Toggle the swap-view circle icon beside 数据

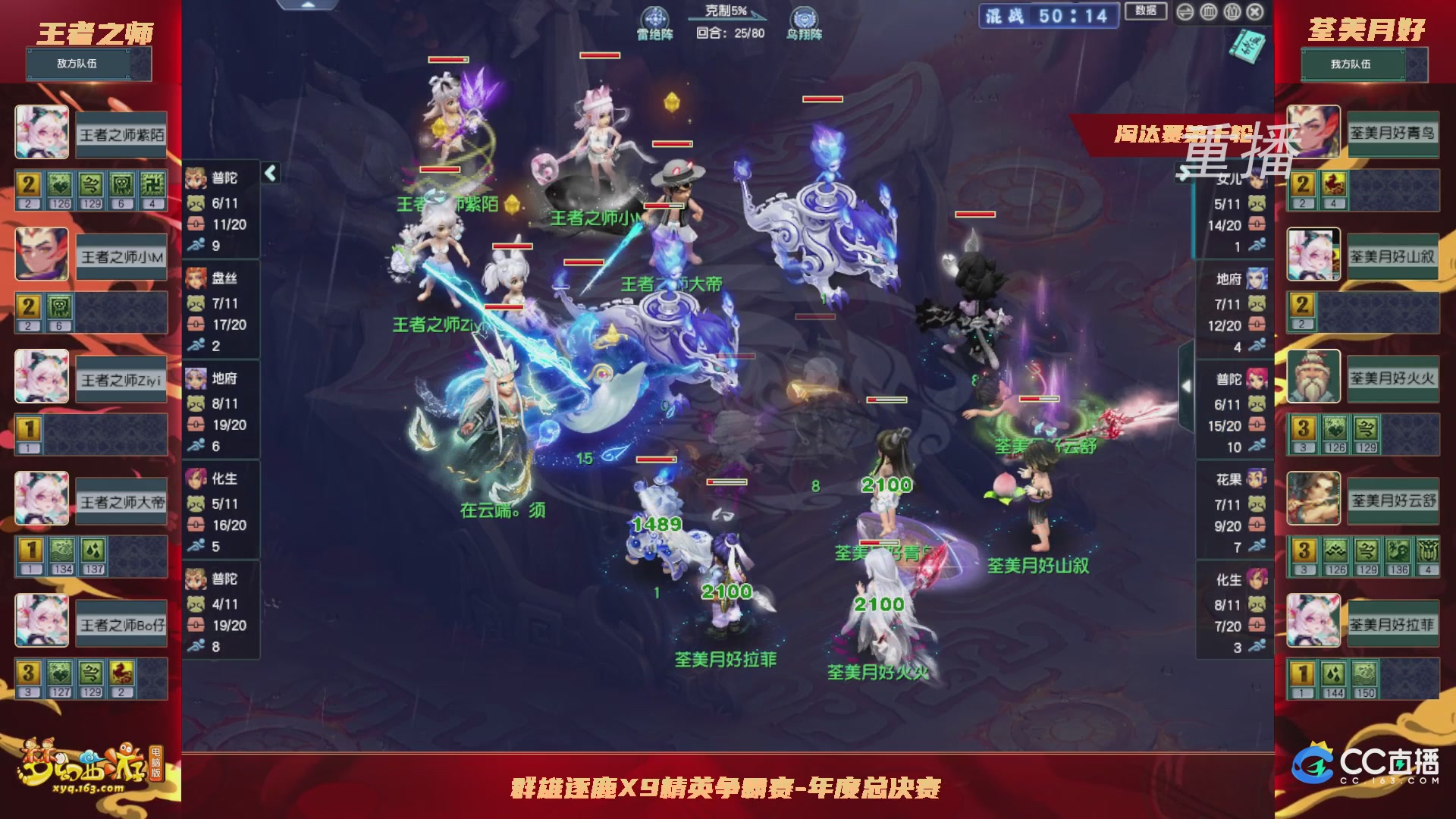click(1185, 11)
